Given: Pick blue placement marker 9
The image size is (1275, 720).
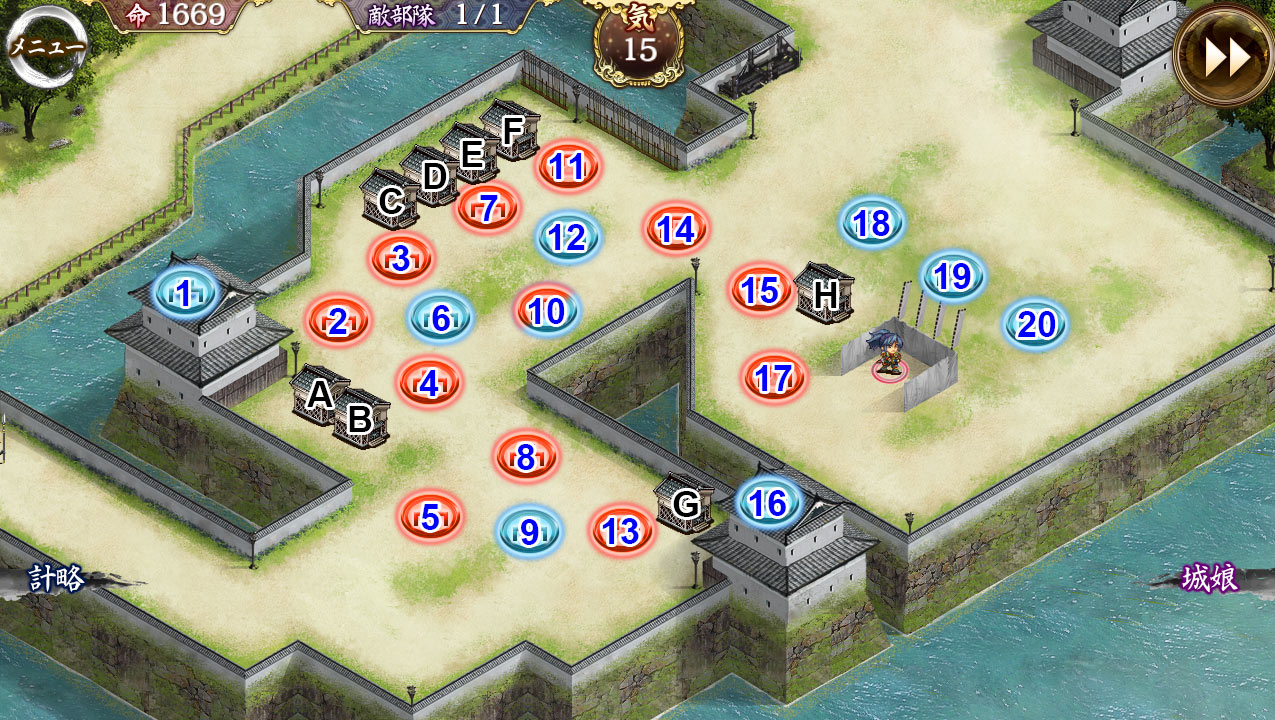Looking at the screenshot, I should click(x=530, y=531).
